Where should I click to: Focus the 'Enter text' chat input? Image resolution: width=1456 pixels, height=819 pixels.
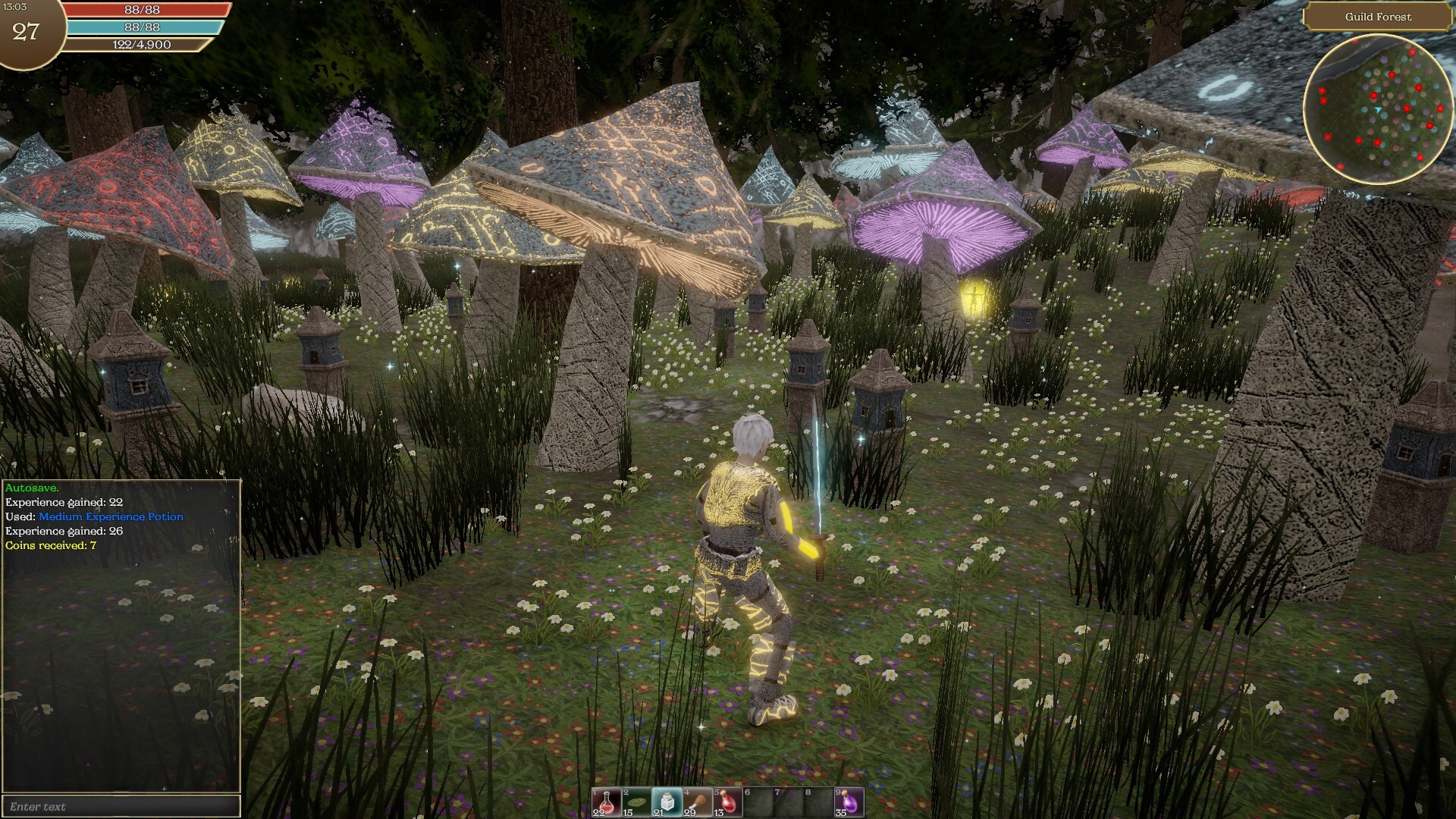click(x=121, y=806)
